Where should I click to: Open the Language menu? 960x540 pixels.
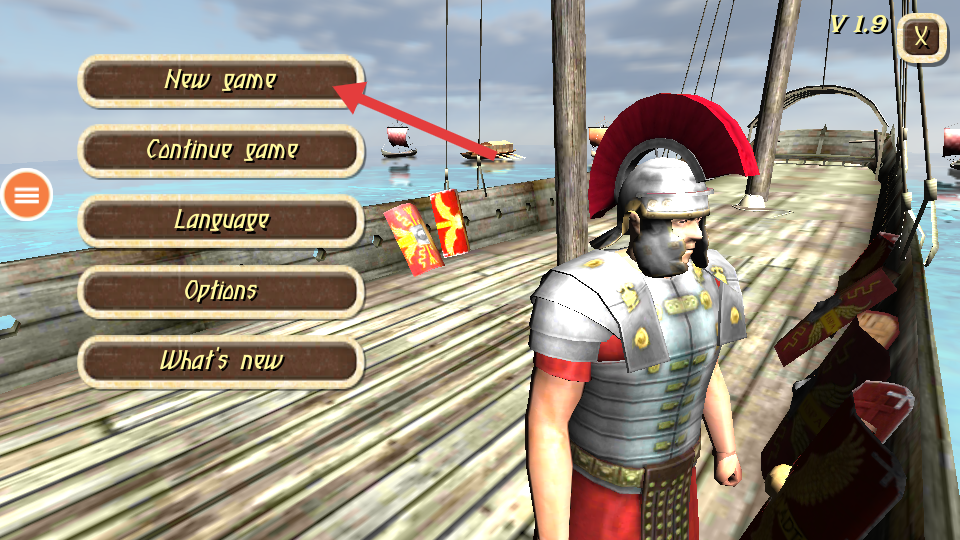coord(220,221)
